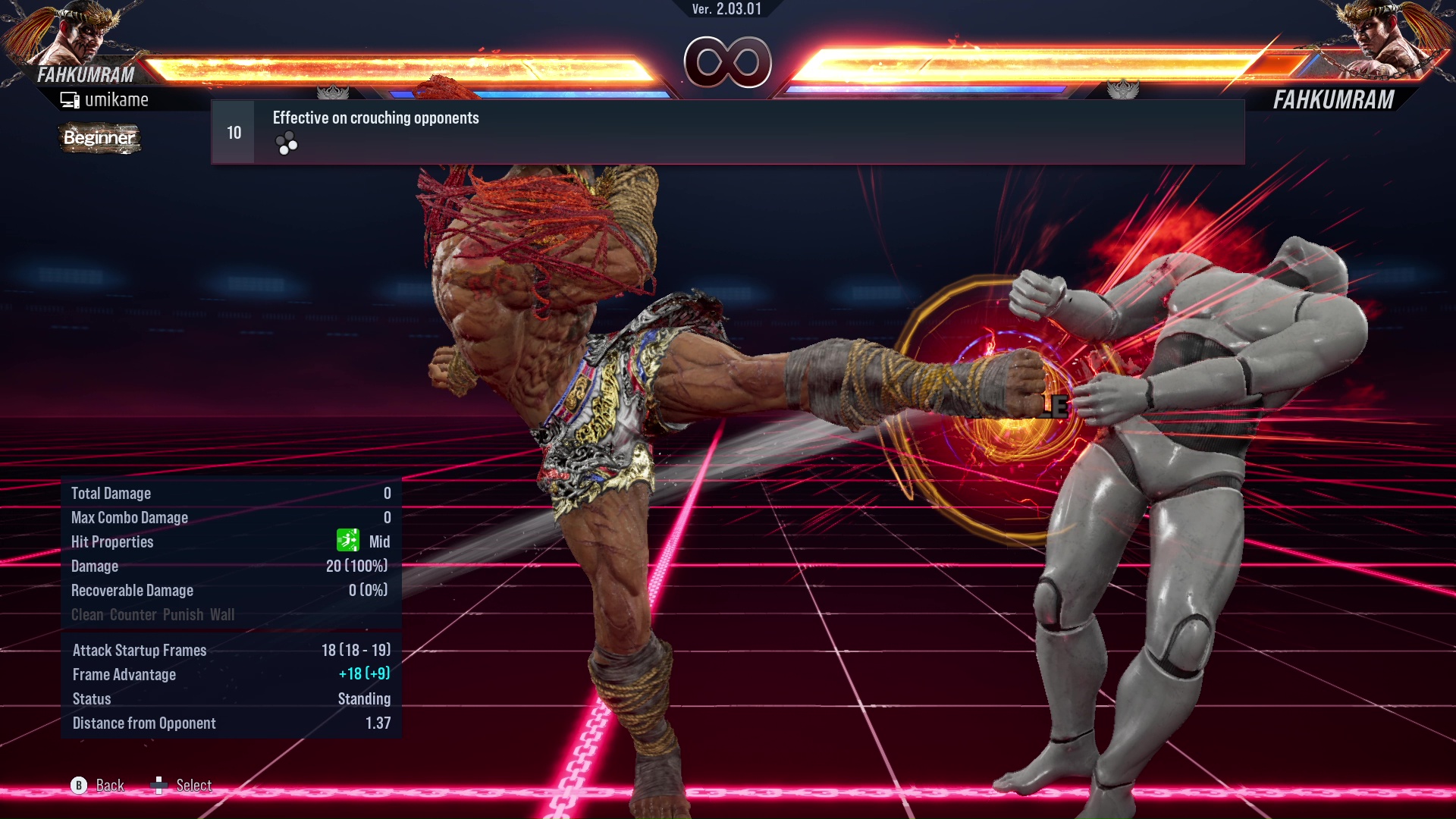1456x819 pixels.
Task: Click the infinity round counter symbol
Action: tap(728, 63)
